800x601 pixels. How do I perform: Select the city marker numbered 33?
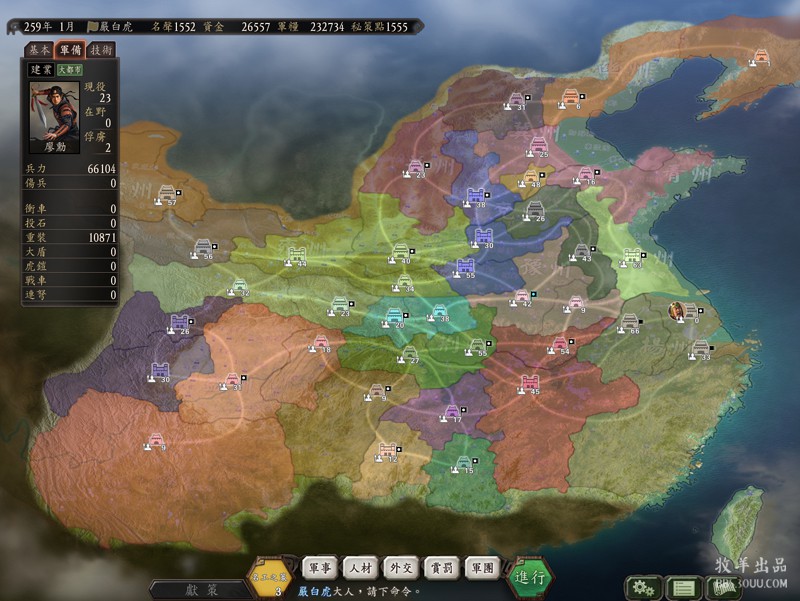[x=700, y=349]
